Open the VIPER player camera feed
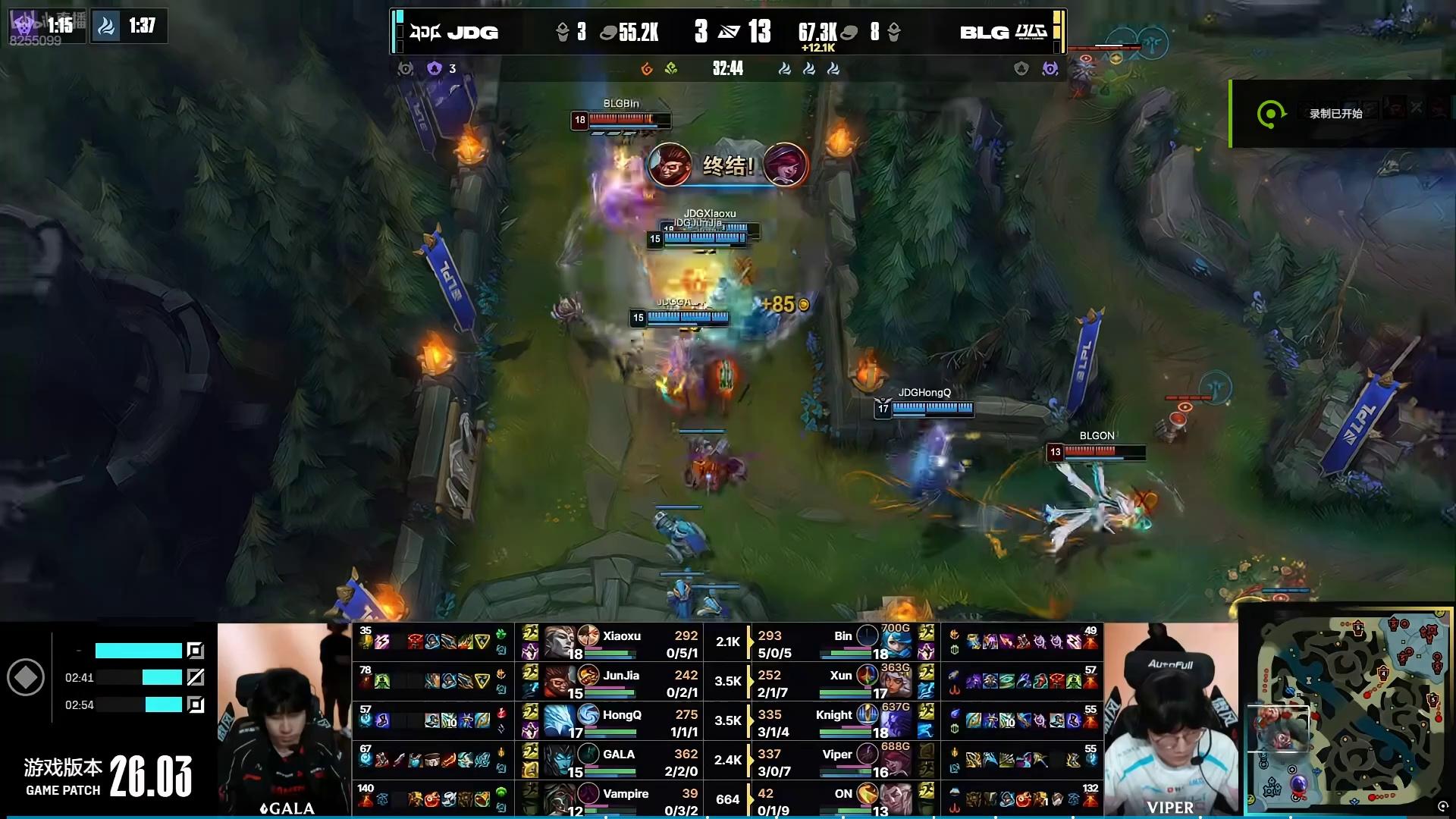1456x819 pixels. 1170,719
